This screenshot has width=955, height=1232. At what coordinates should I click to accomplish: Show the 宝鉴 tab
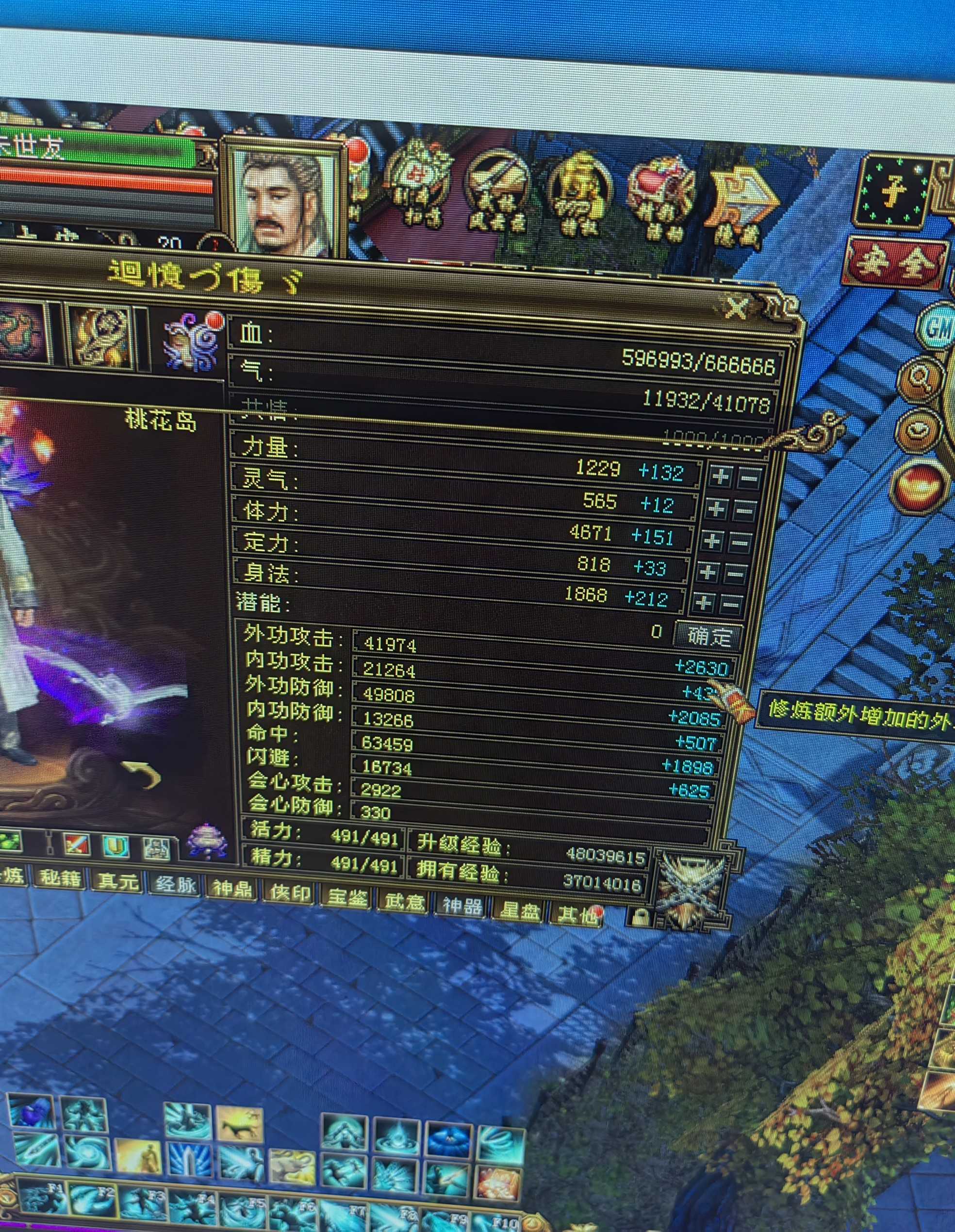(346, 896)
